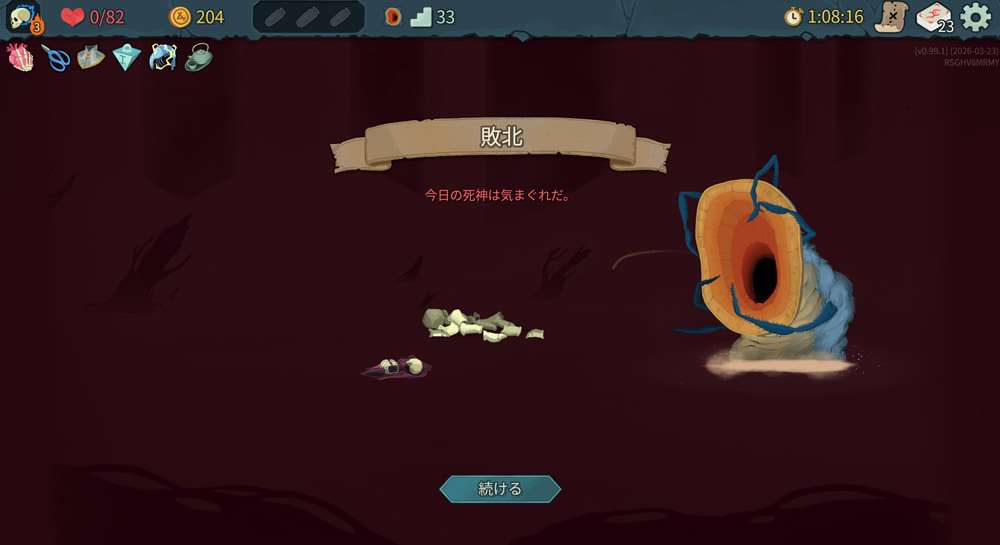Viewport: 1000px width, 545px height.
Task: Inspect the blue and gold helmet relic
Action: pos(162,57)
